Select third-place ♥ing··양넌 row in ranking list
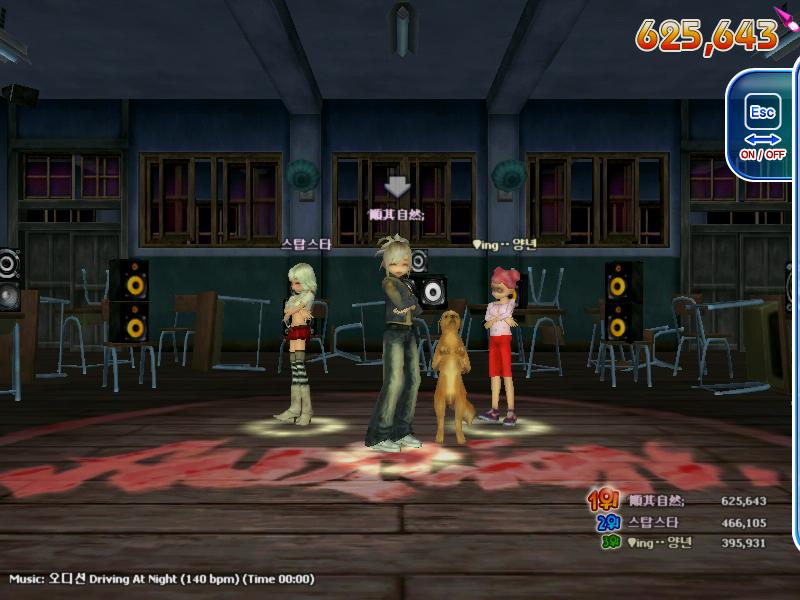Image resolution: width=800 pixels, height=600 pixels. 680,542
